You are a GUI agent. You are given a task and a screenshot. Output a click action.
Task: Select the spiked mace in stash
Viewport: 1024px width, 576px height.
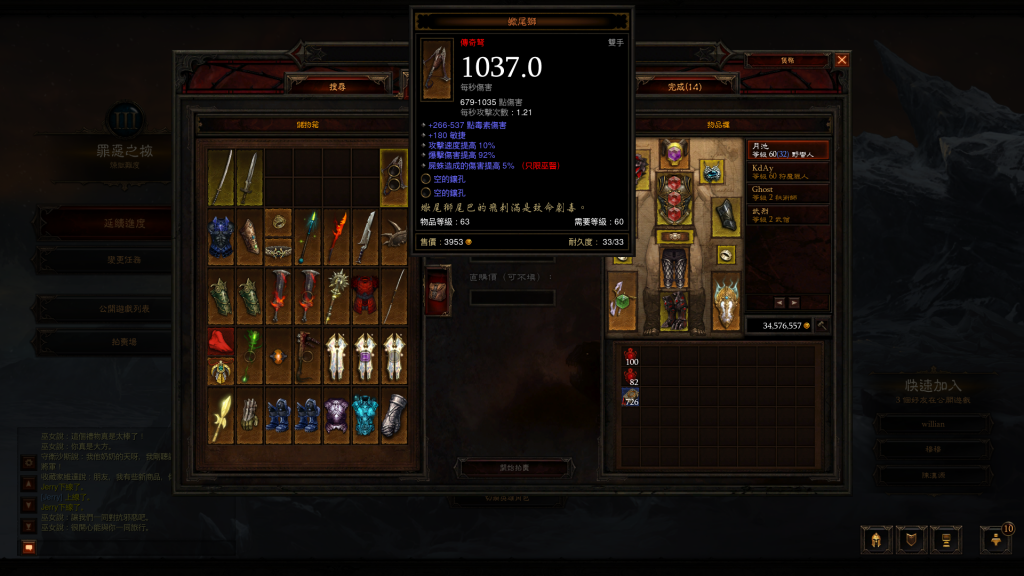[337, 294]
